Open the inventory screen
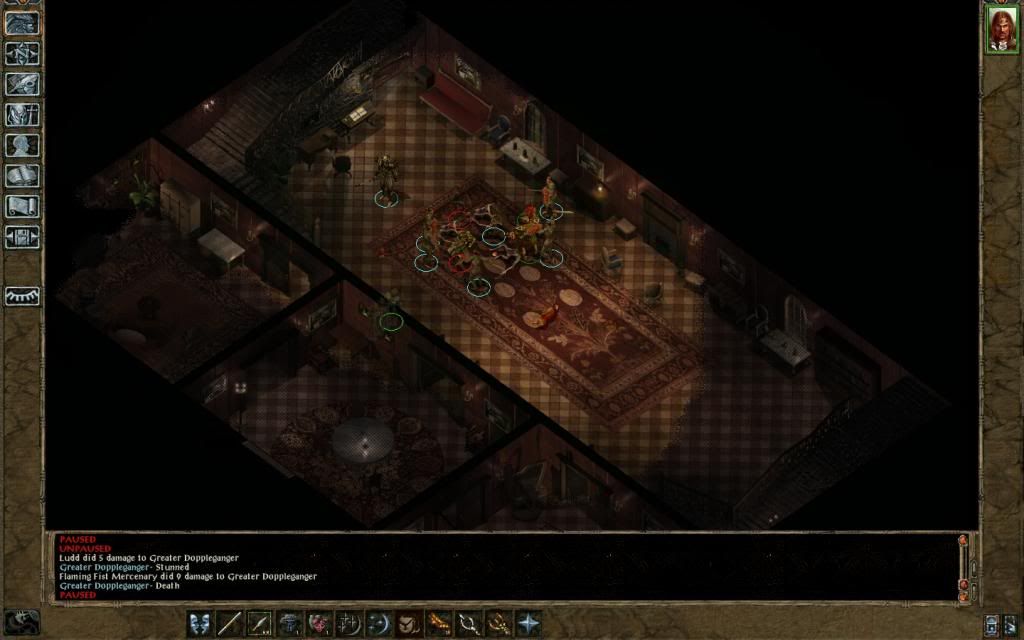This screenshot has width=1024, height=640. click(x=22, y=114)
